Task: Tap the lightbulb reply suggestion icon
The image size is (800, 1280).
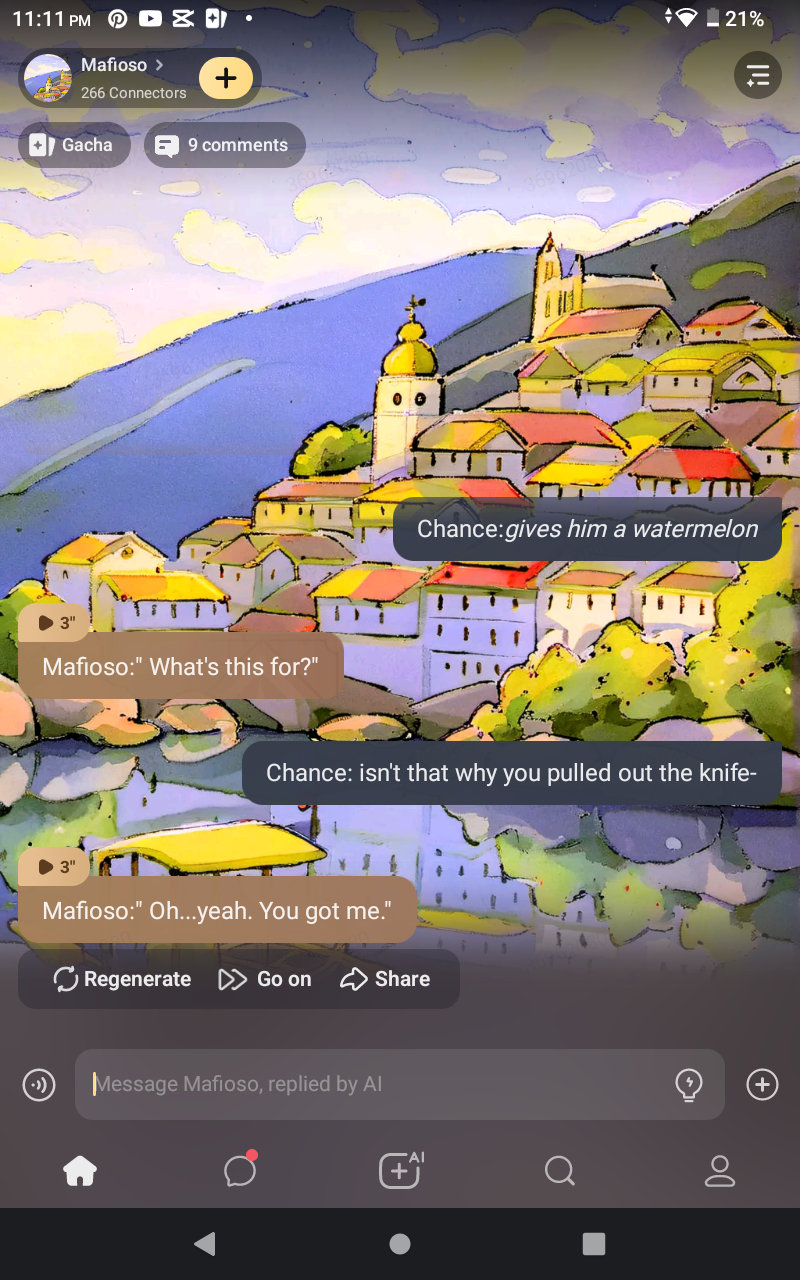Action: (689, 1084)
